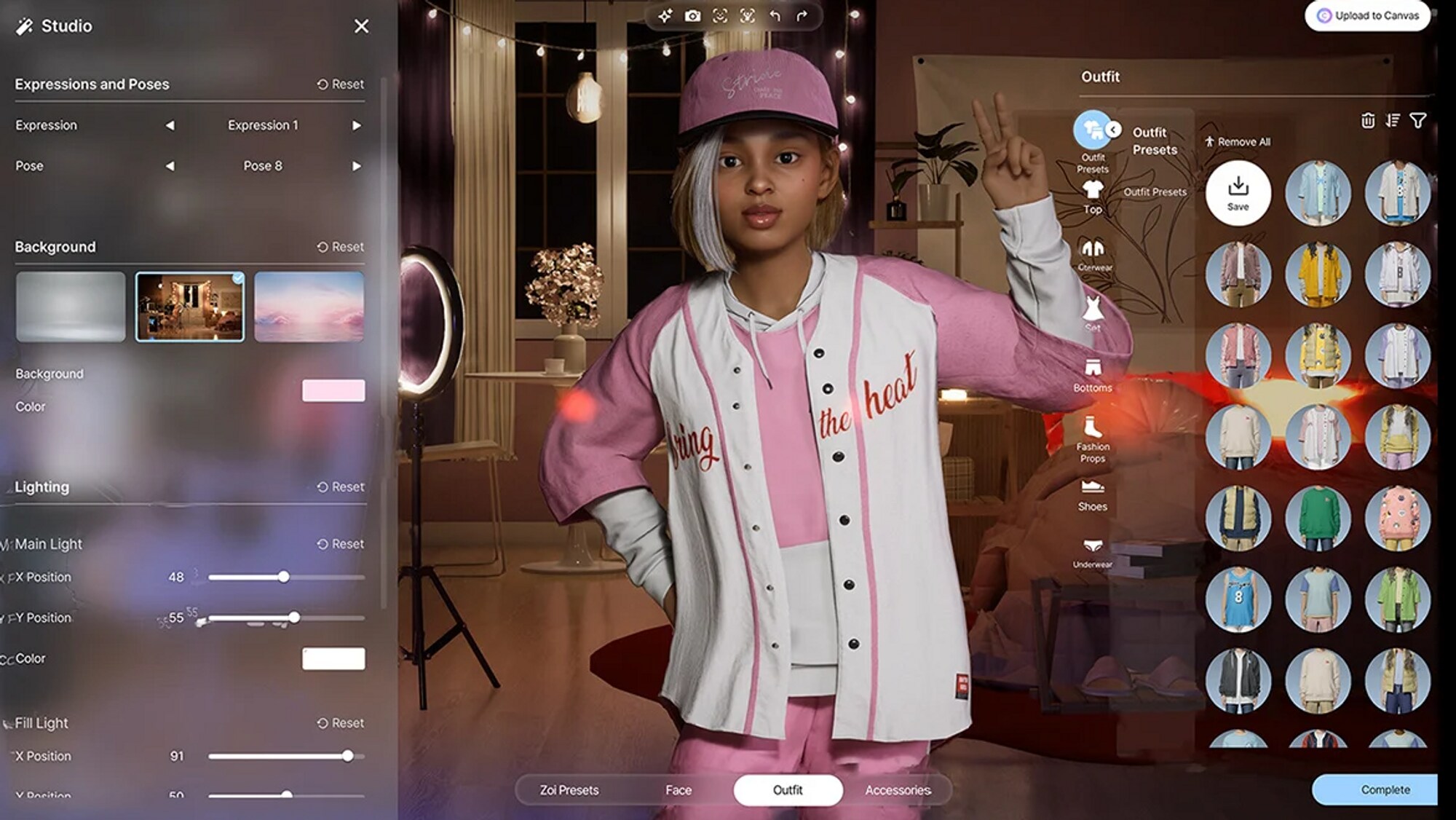Go to next expression arrow
This screenshot has height=820, width=1456.
pos(357,125)
